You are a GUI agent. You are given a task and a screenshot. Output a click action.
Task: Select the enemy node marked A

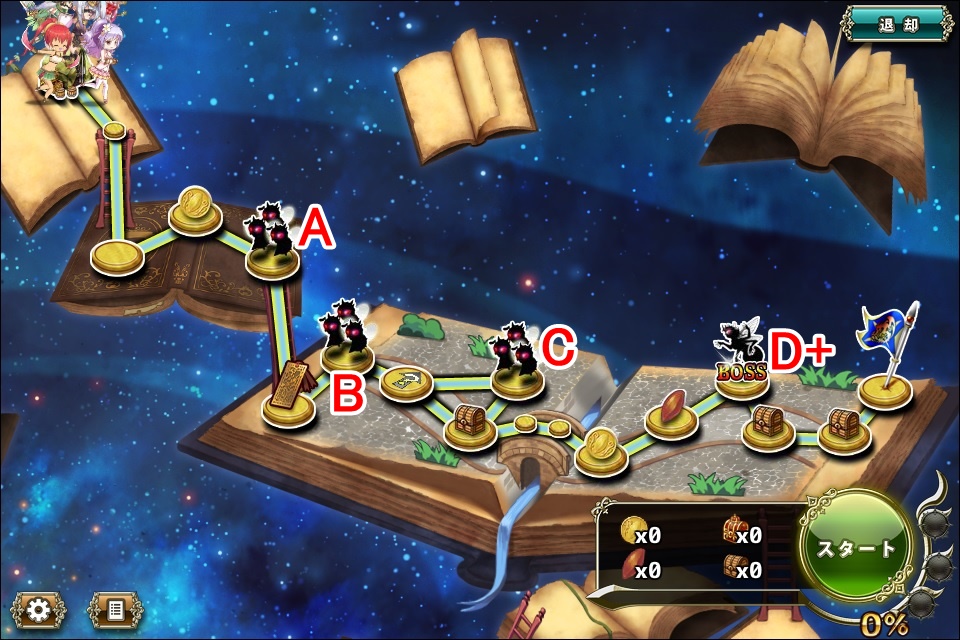click(x=273, y=250)
